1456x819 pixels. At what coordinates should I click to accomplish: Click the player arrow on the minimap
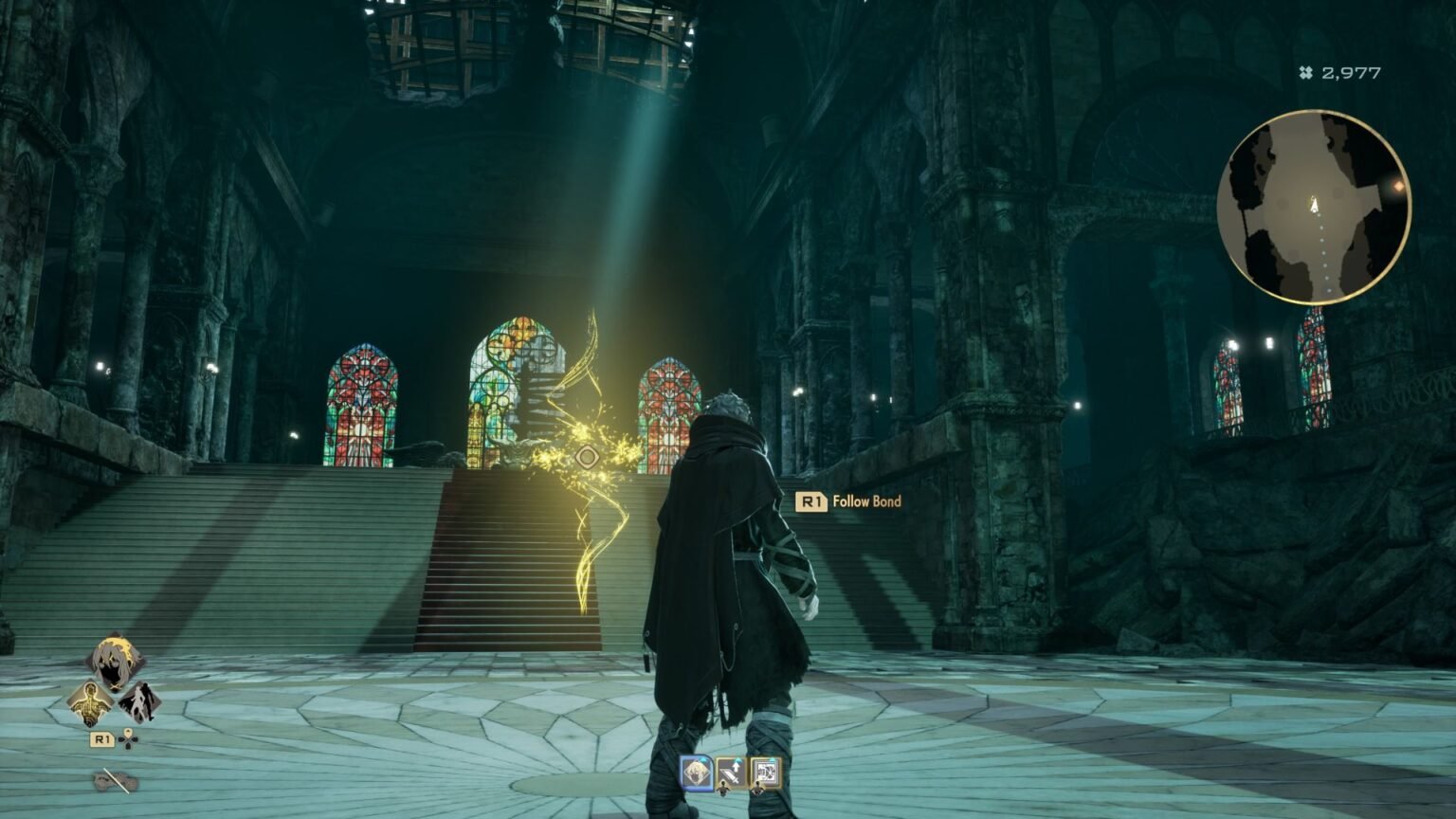pos(1315,203)
